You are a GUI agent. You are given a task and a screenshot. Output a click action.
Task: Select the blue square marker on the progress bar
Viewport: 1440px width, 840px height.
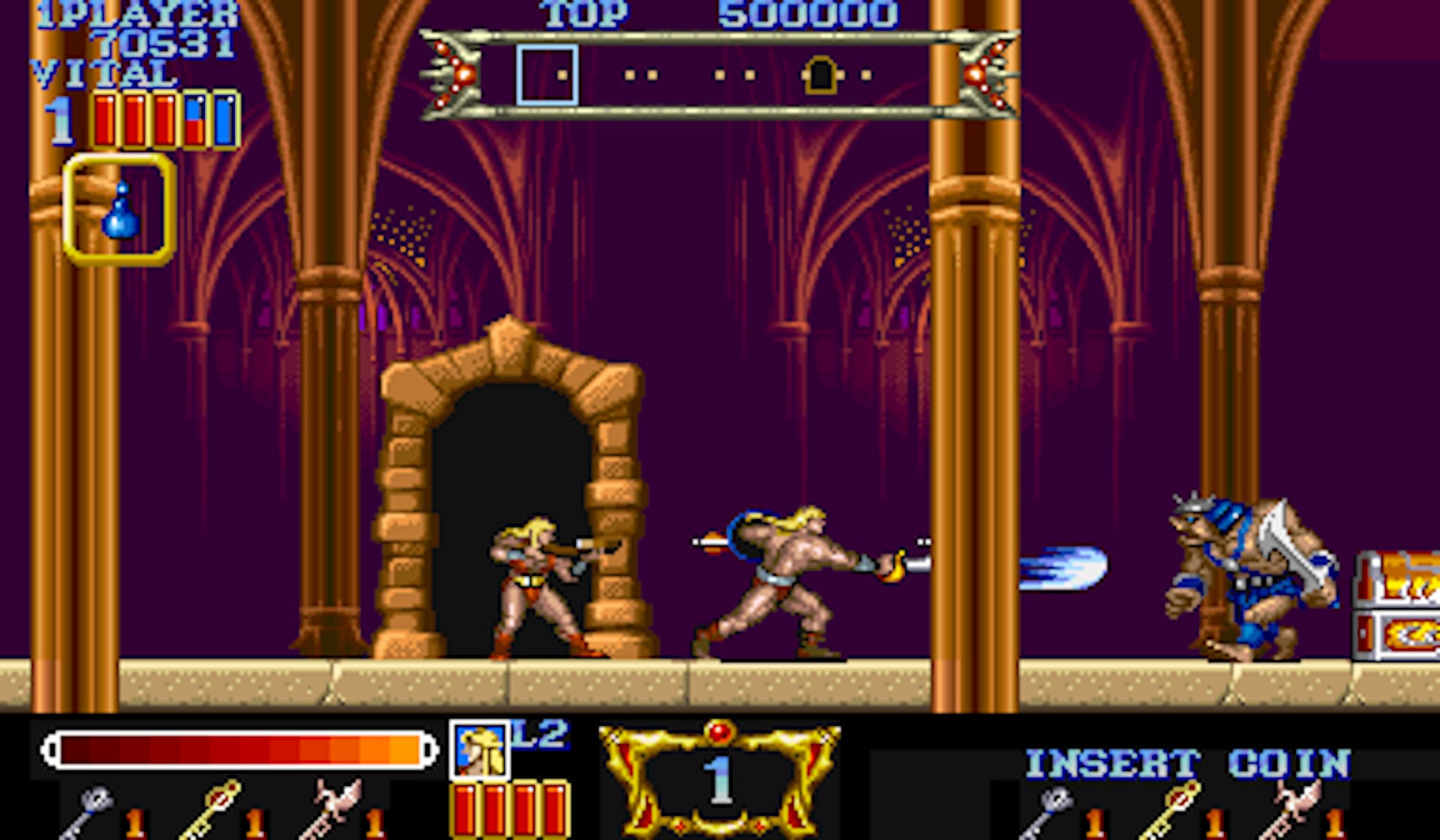tap(547, 74)
